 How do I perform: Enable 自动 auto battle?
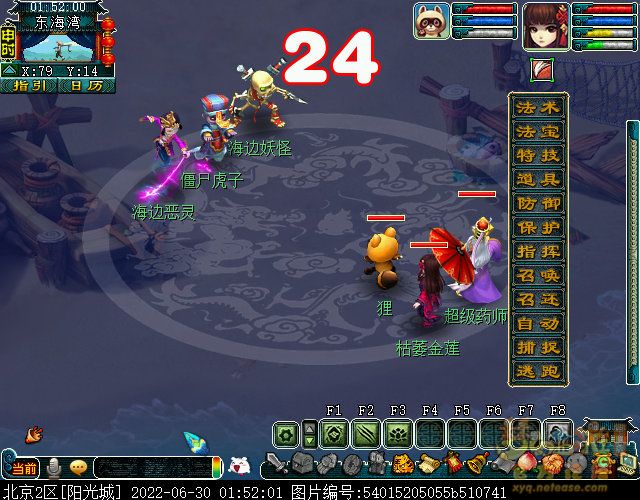click(538, 324)
